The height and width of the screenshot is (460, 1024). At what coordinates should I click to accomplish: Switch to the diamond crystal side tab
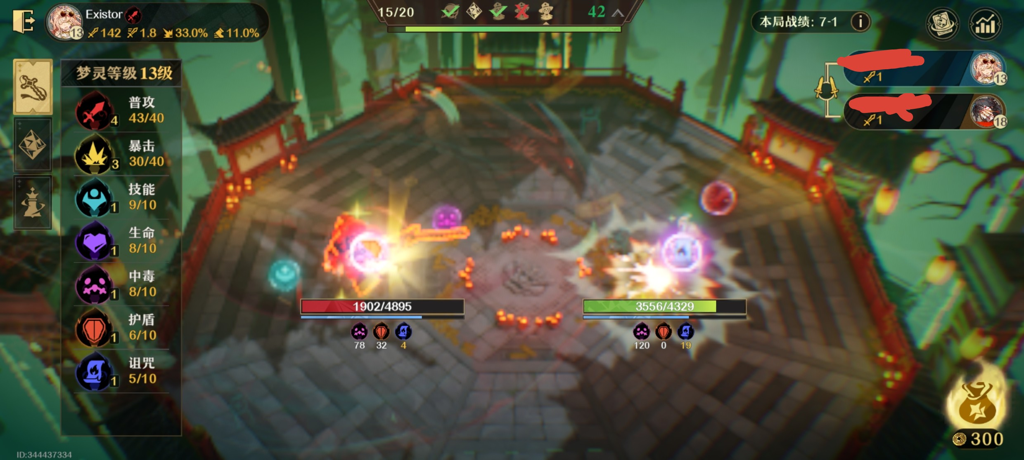click(33, 145)
